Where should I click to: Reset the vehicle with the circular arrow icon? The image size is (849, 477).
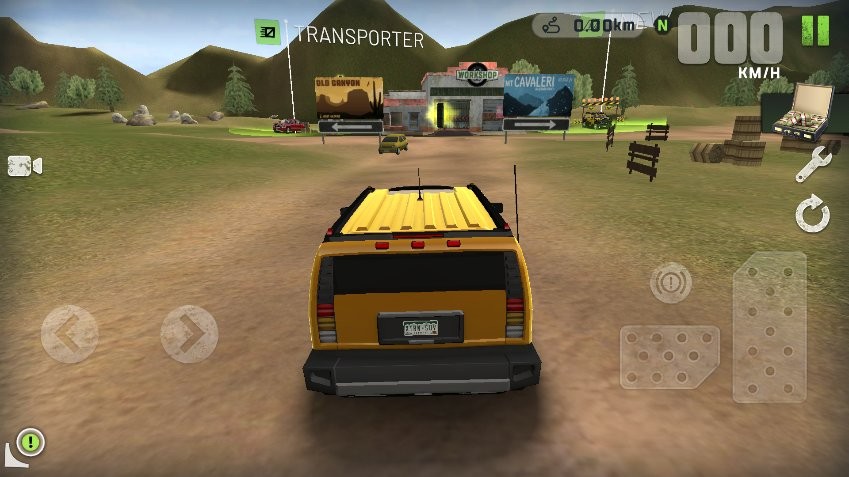tap(813, 214)
